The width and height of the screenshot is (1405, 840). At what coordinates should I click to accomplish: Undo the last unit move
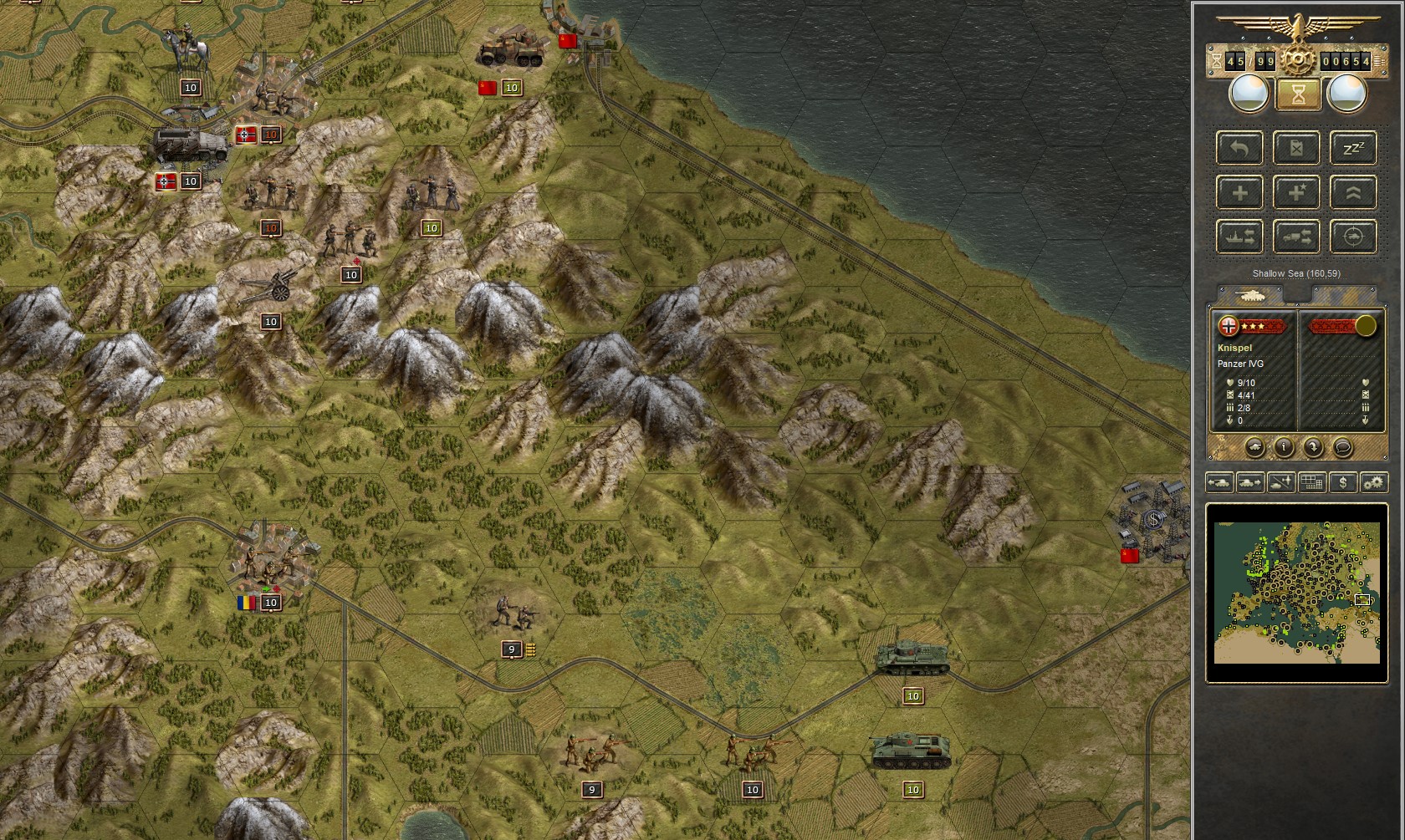click(x=1239, y=148)
